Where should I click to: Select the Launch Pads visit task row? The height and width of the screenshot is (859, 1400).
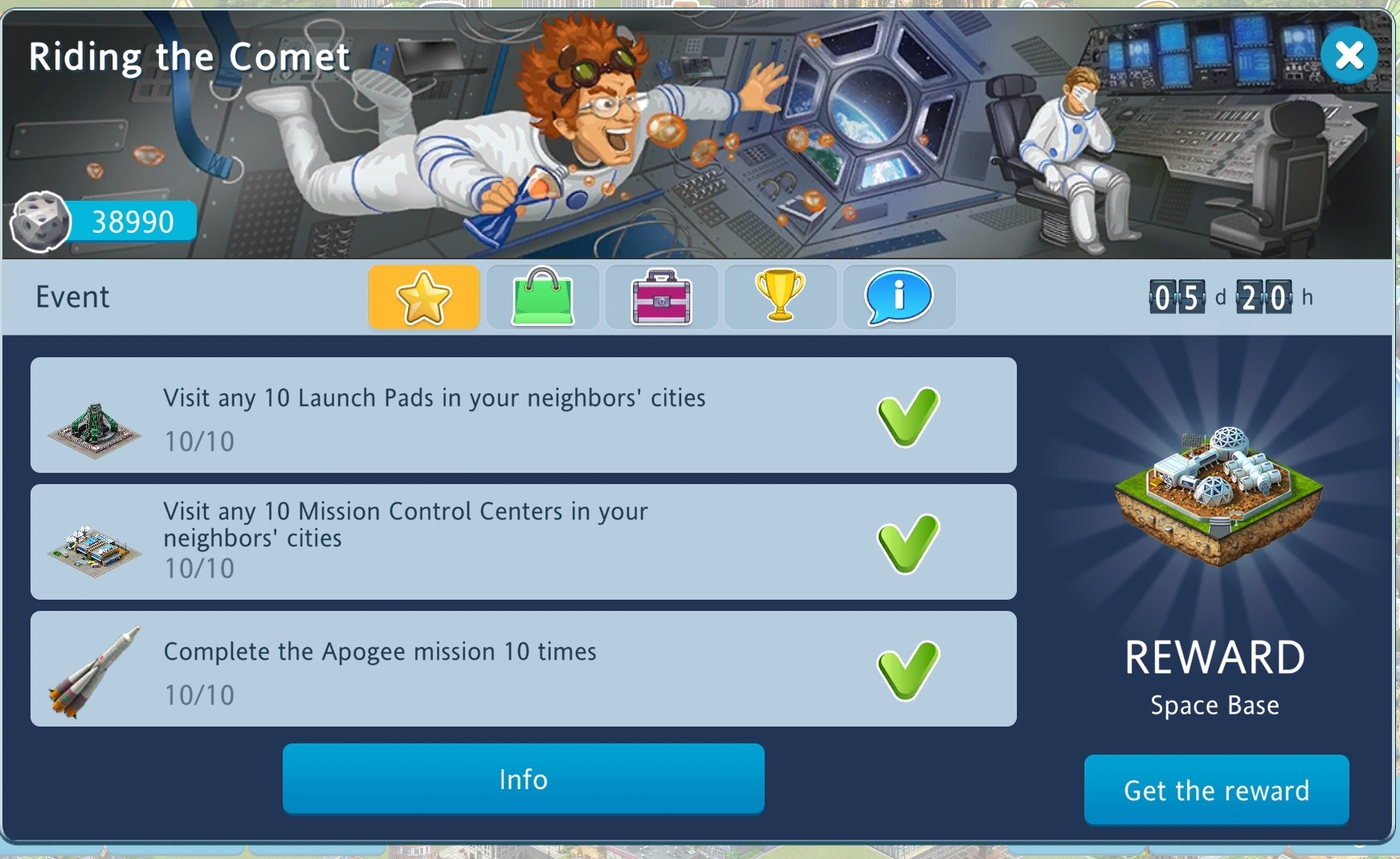pyautogui.click(x=523, y=415)
